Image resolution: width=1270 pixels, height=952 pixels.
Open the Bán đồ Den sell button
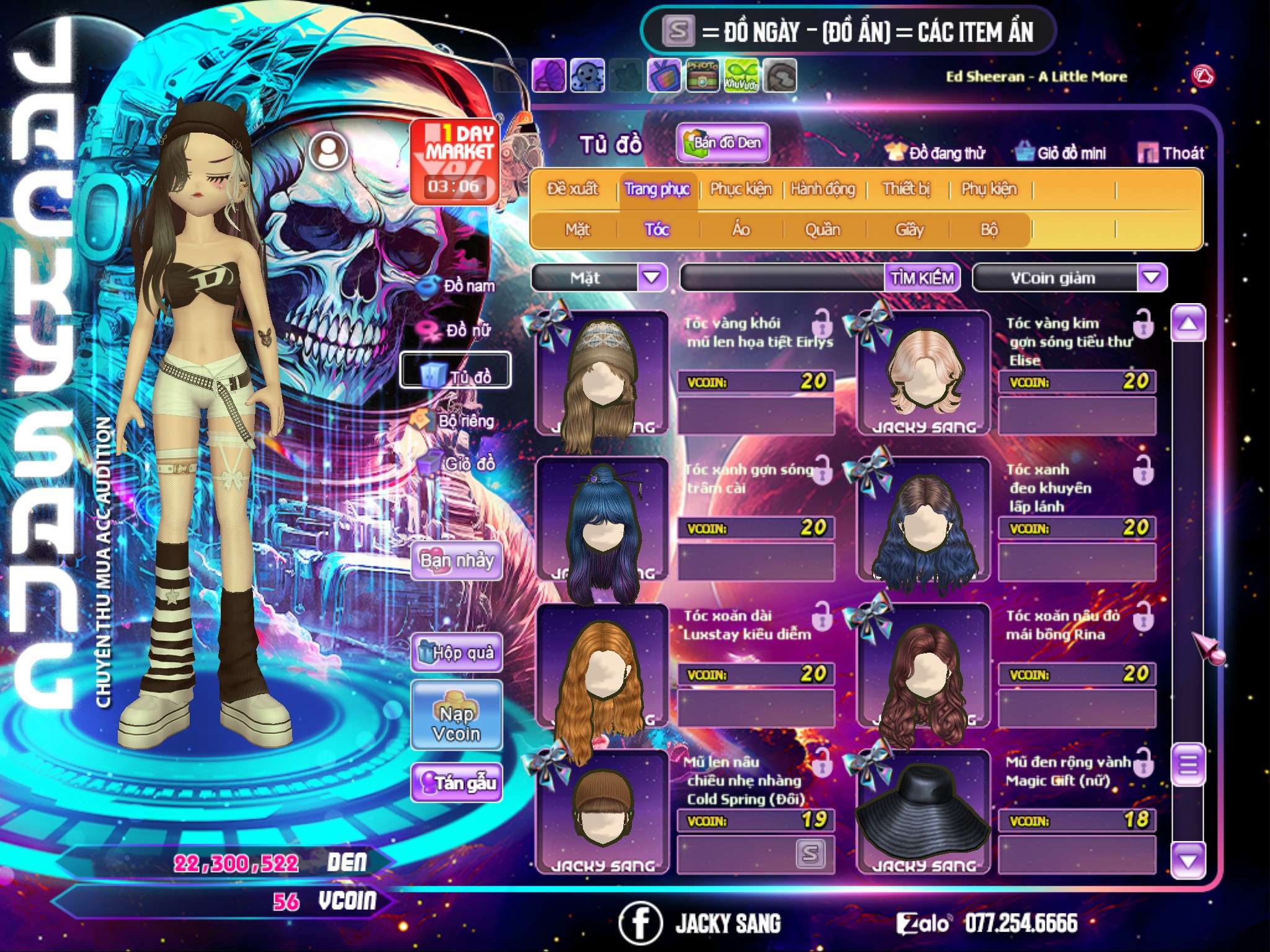pos(722,143)
